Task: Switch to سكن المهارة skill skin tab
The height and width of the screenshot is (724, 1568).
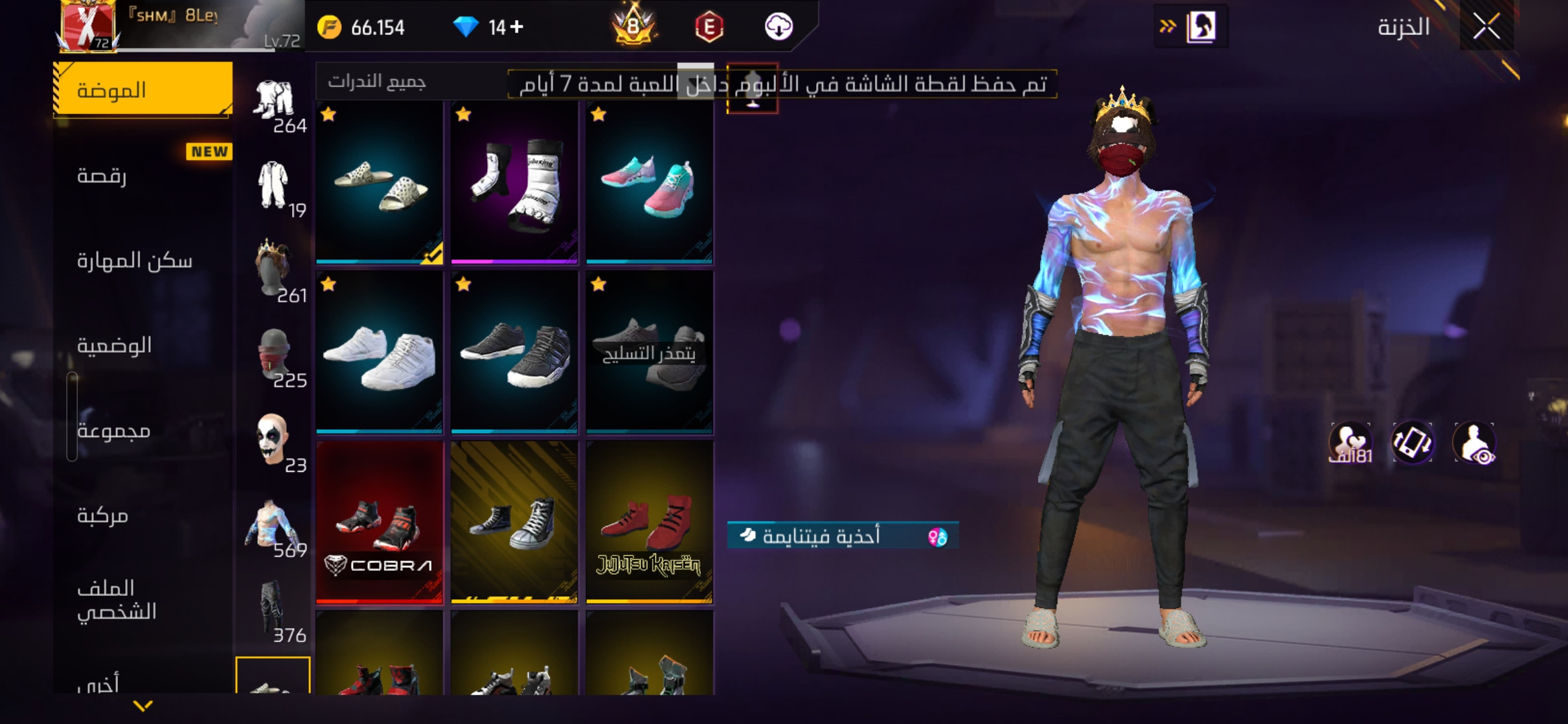Action: (x=143, y=260)
